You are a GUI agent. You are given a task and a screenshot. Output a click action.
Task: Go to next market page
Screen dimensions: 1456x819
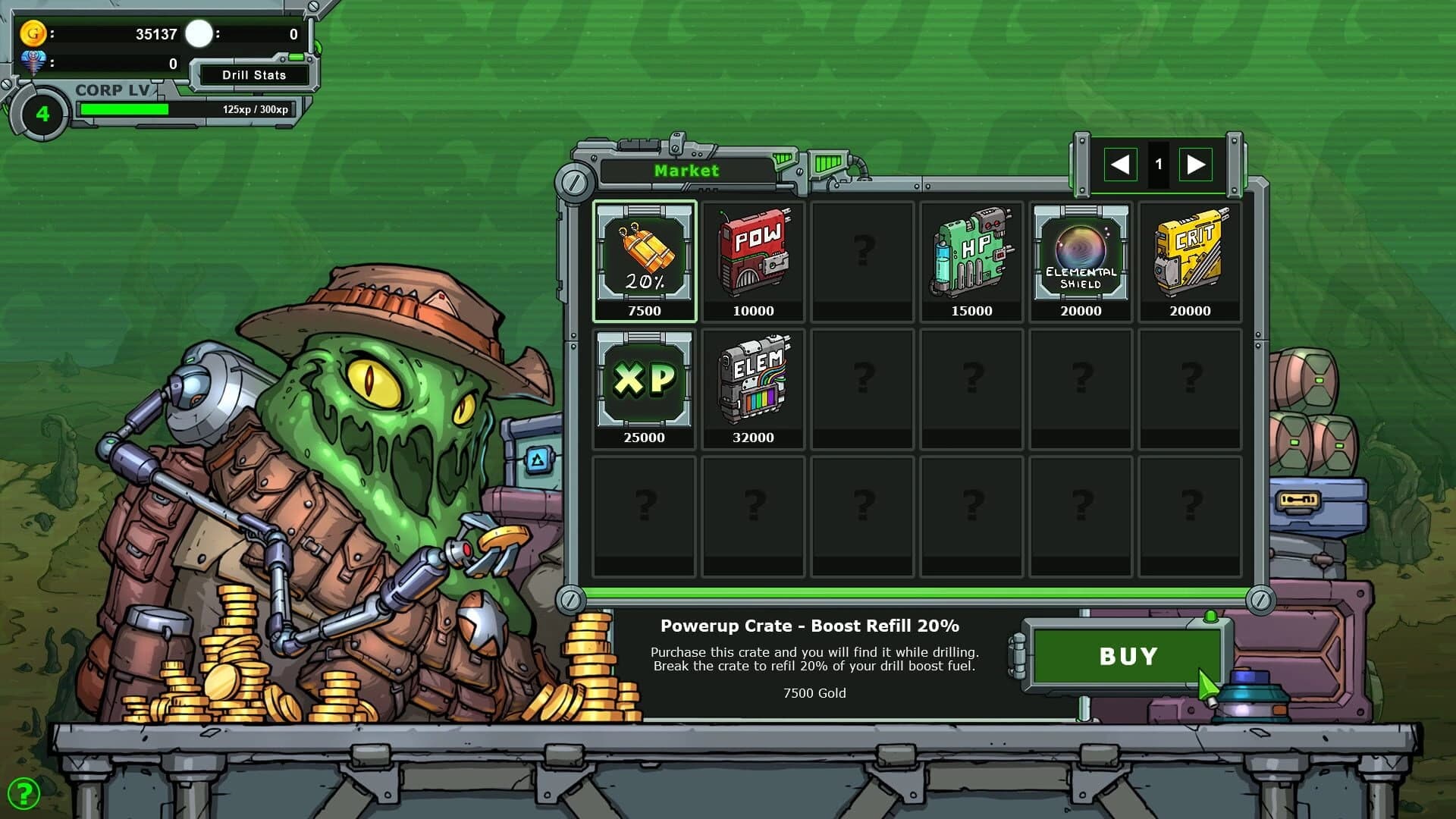pyautogui.click(x=1197, y=162)
